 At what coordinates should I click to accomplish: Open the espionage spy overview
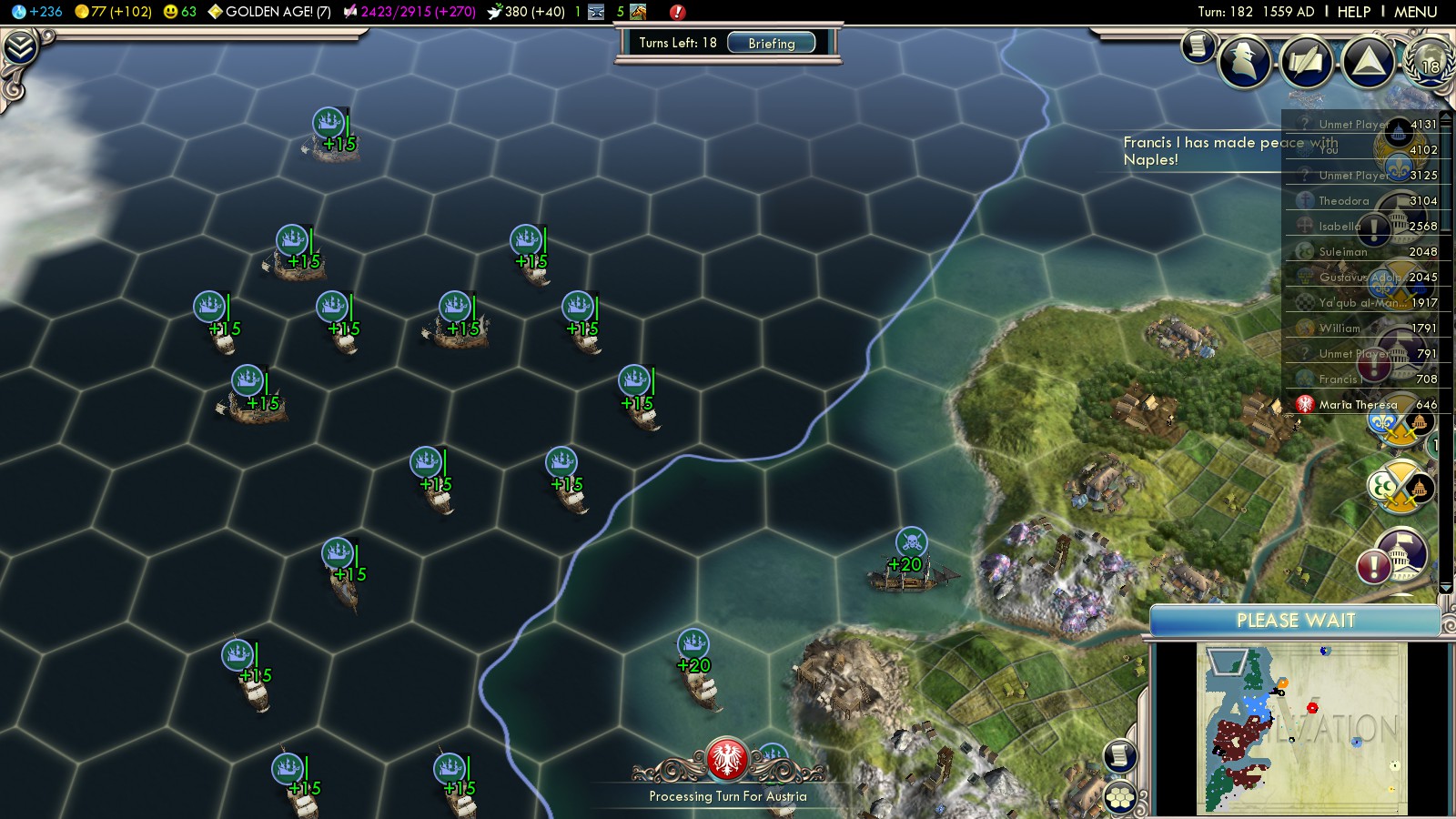[1244, 62]
